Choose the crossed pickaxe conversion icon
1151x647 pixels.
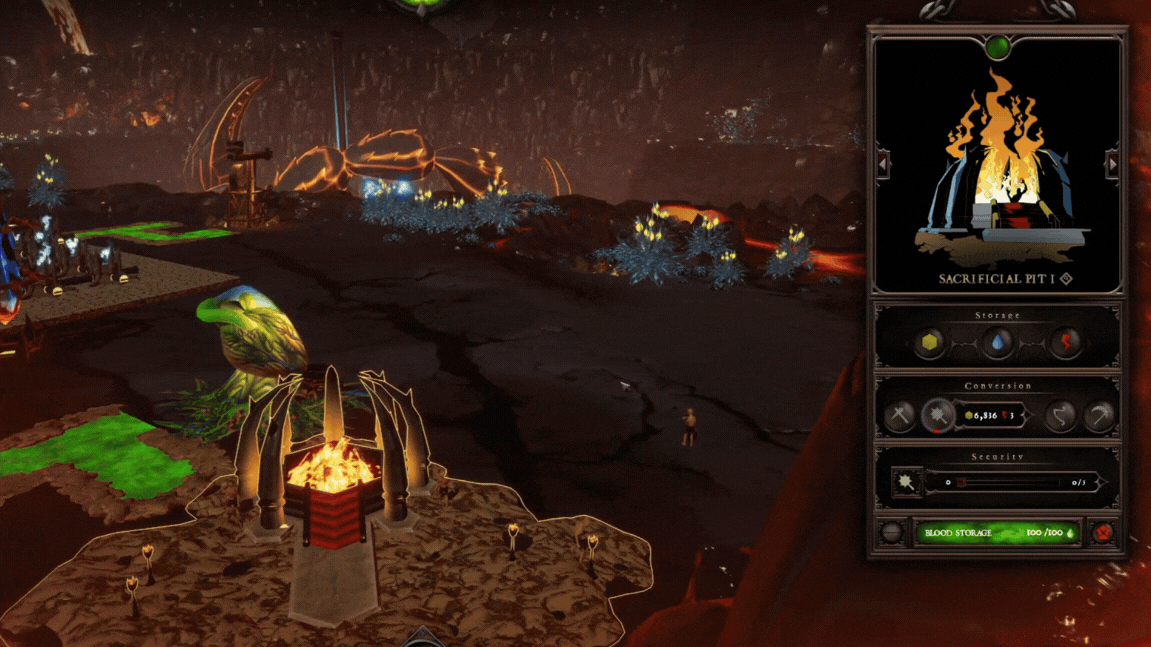click(x=899, y=415)
